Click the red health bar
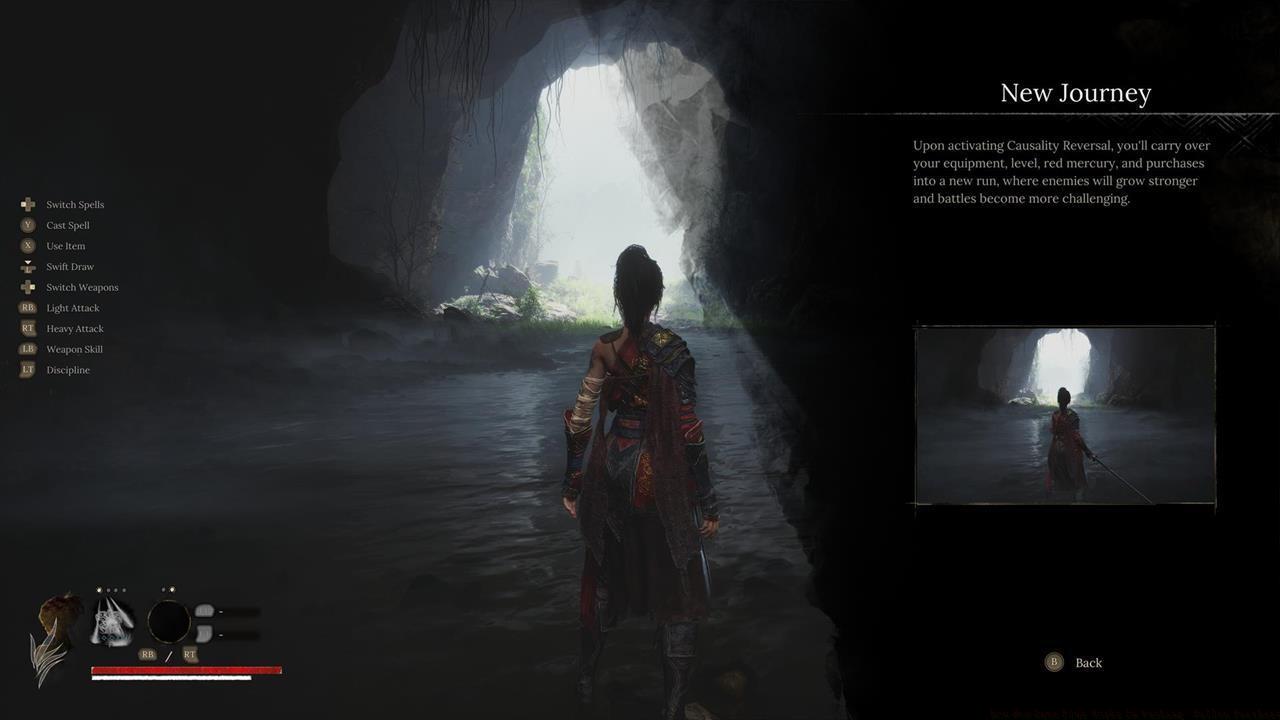Screen dimensions: 1280x720 [x=185, y=669]
